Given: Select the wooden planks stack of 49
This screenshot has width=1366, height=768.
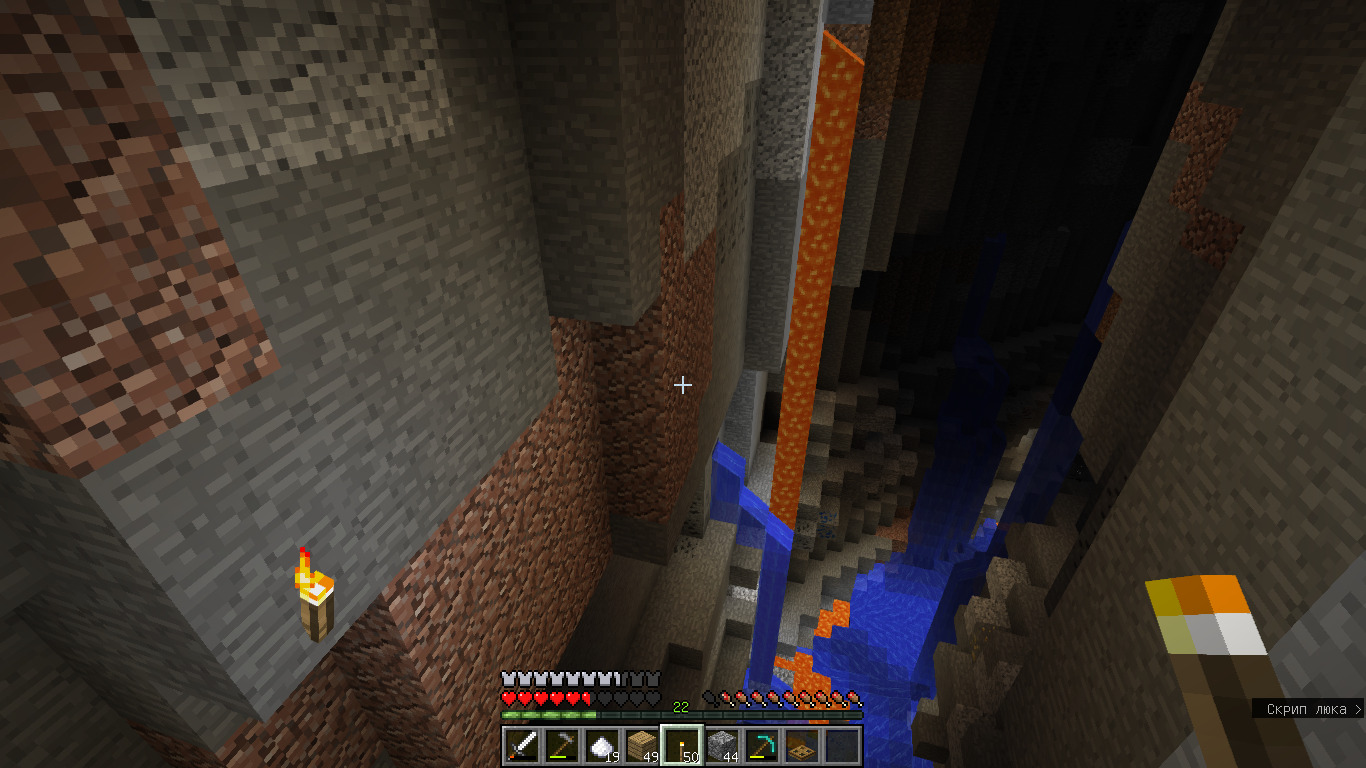Looking at the screenshot, I should [642, 746].
